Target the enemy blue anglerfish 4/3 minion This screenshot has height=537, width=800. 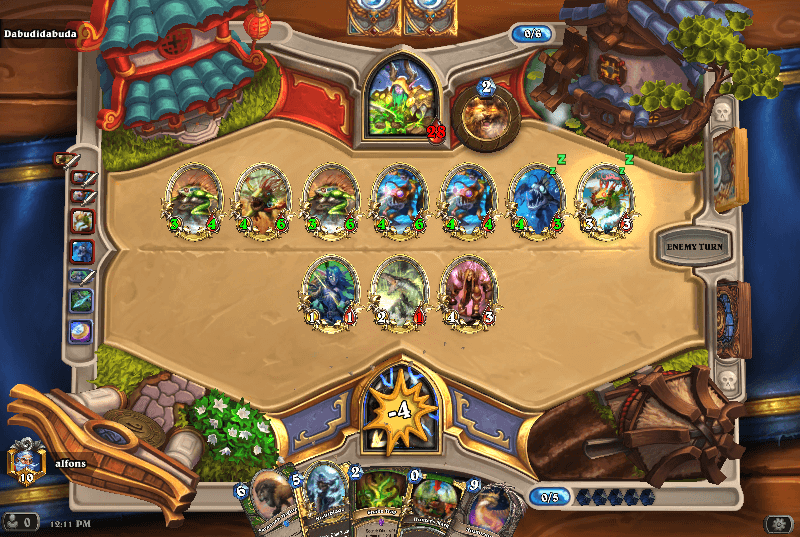tap(538, 200)
